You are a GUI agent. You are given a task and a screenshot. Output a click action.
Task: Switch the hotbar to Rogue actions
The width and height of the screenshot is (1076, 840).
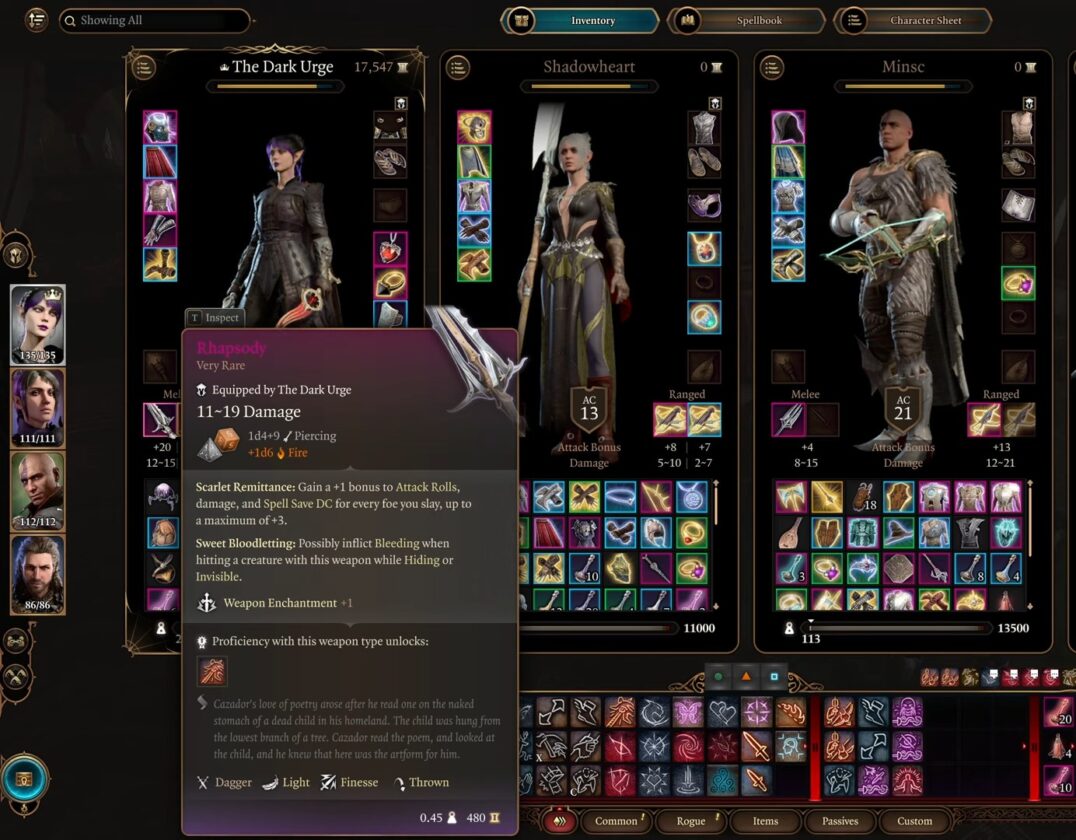(x=691, y=821)
